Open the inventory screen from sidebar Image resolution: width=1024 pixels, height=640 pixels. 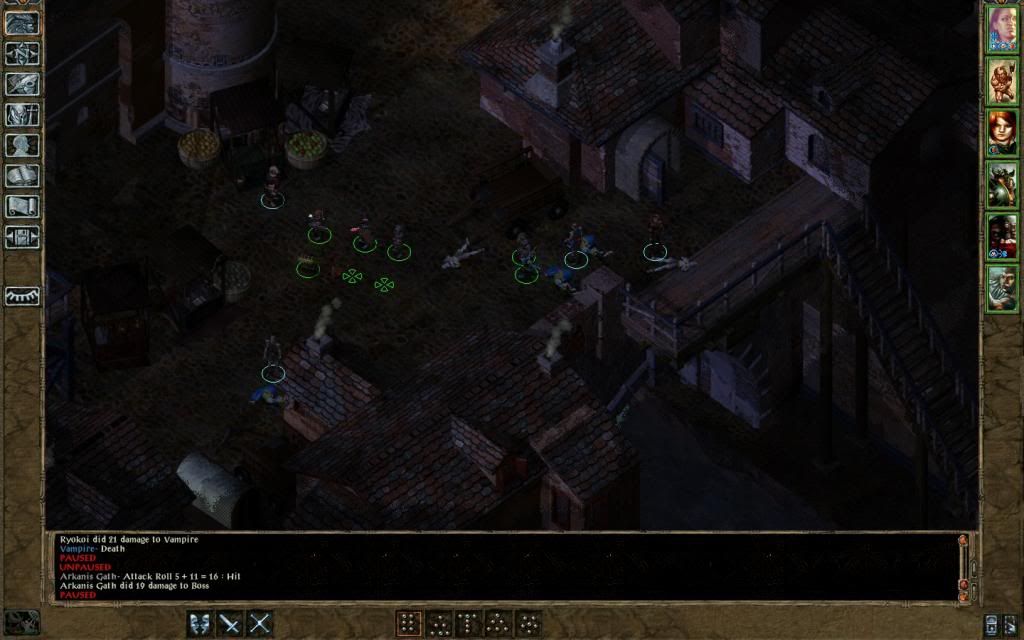click(x=22, y=115)
